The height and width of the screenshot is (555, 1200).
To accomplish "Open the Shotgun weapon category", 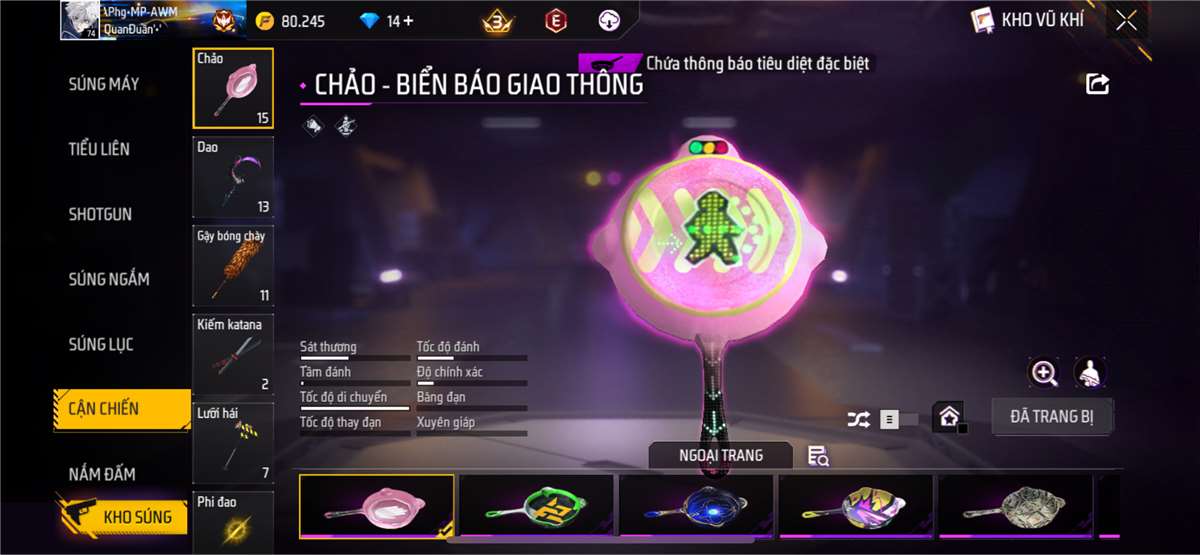I will coord(100,214).
